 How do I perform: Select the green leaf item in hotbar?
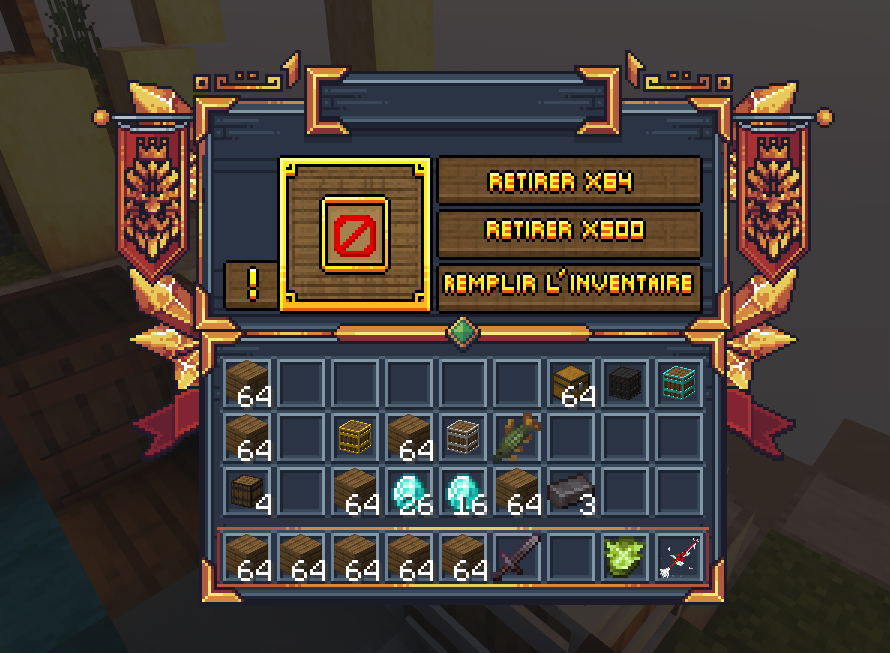tap(625, 556)
